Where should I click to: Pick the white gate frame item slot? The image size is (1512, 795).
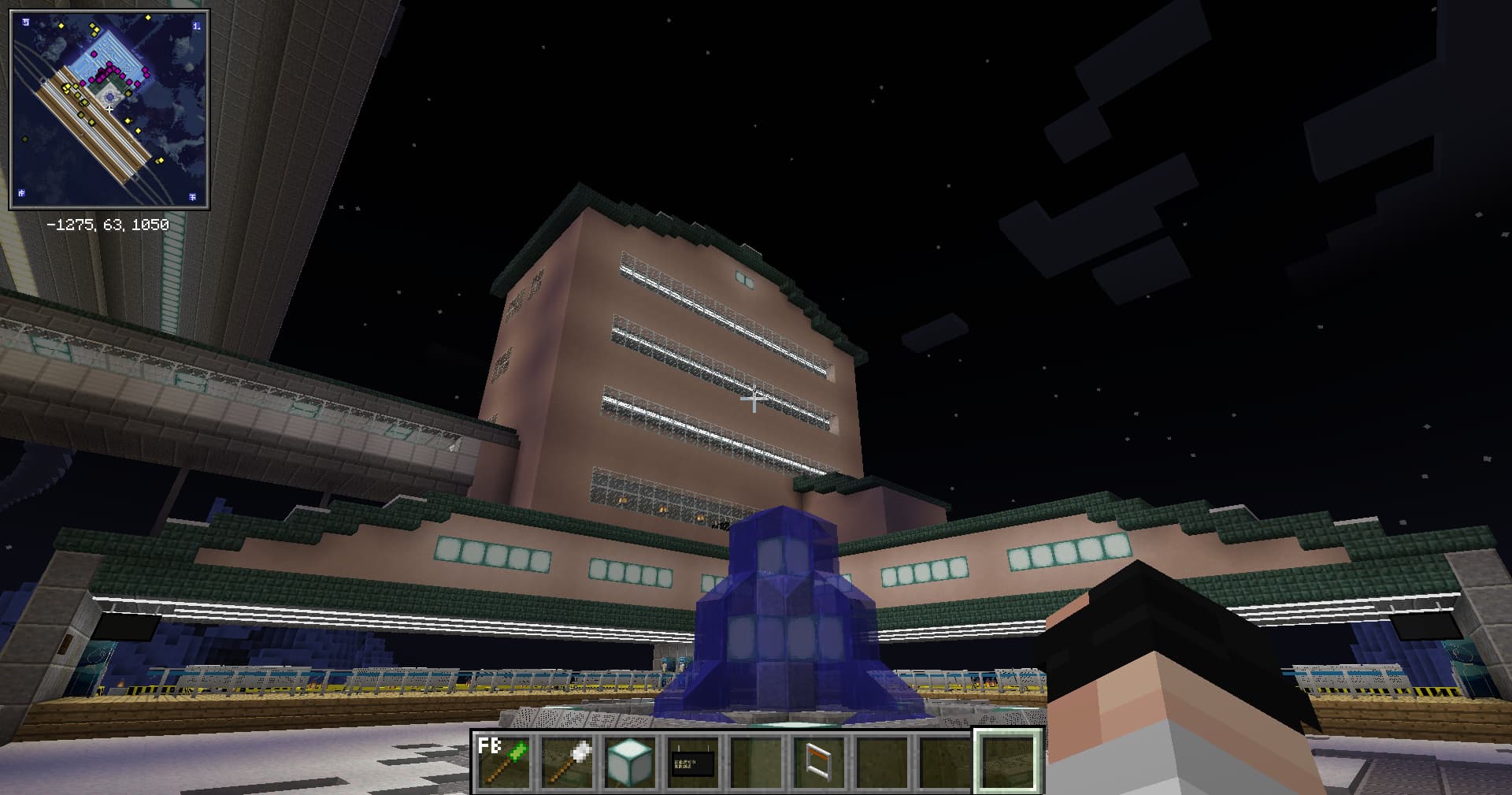(819, 761)
